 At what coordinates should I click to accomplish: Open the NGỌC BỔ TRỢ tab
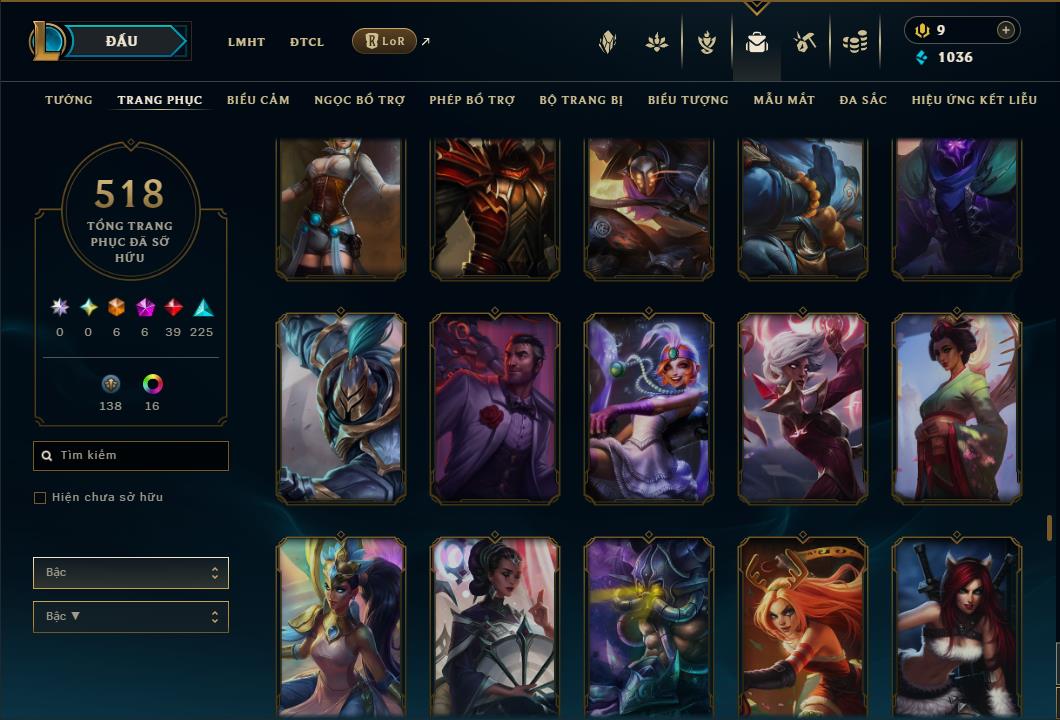point(359,100)
